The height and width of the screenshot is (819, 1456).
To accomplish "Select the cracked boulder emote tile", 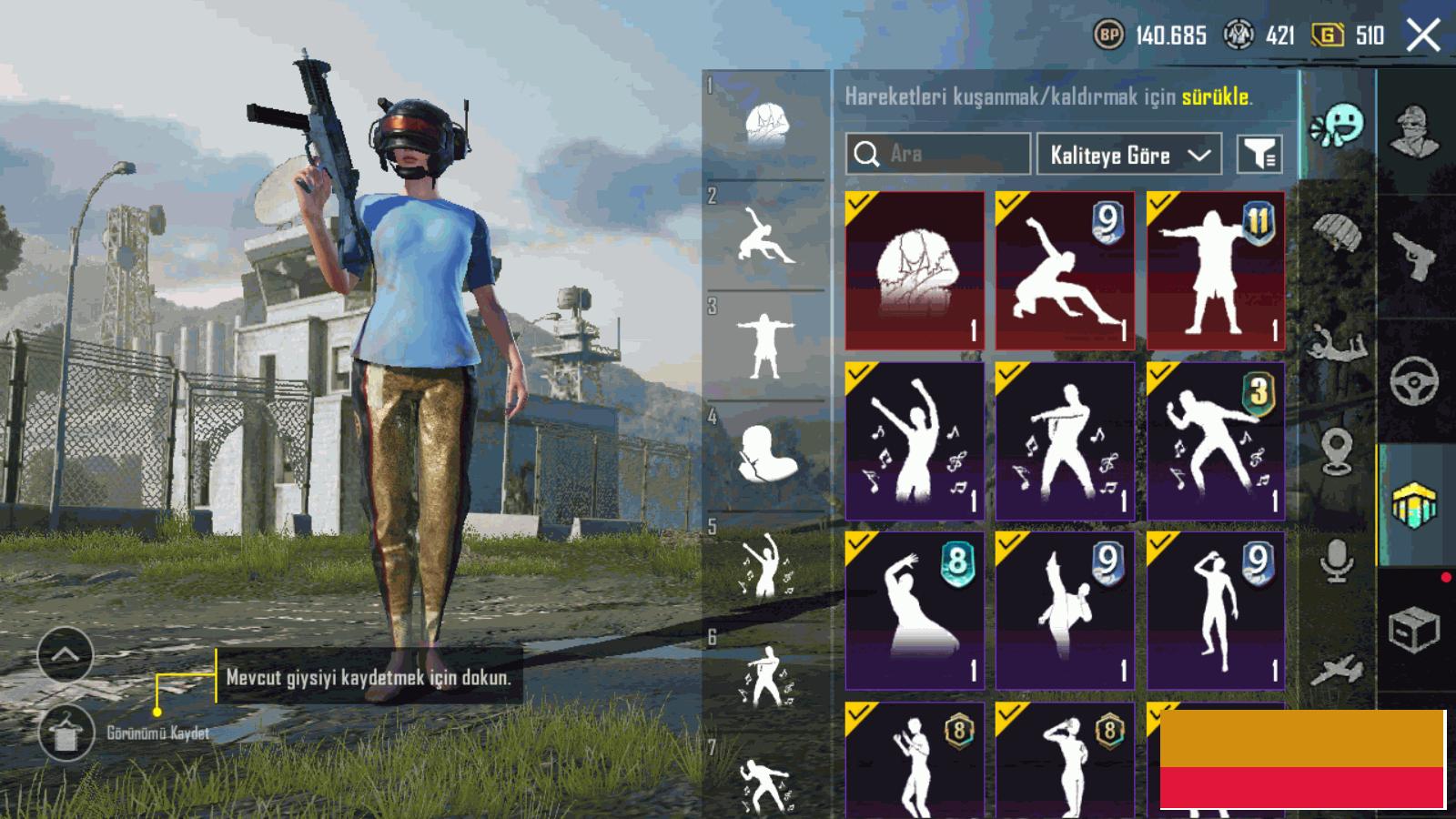I will pyautogui.click(x=915, y=270).
